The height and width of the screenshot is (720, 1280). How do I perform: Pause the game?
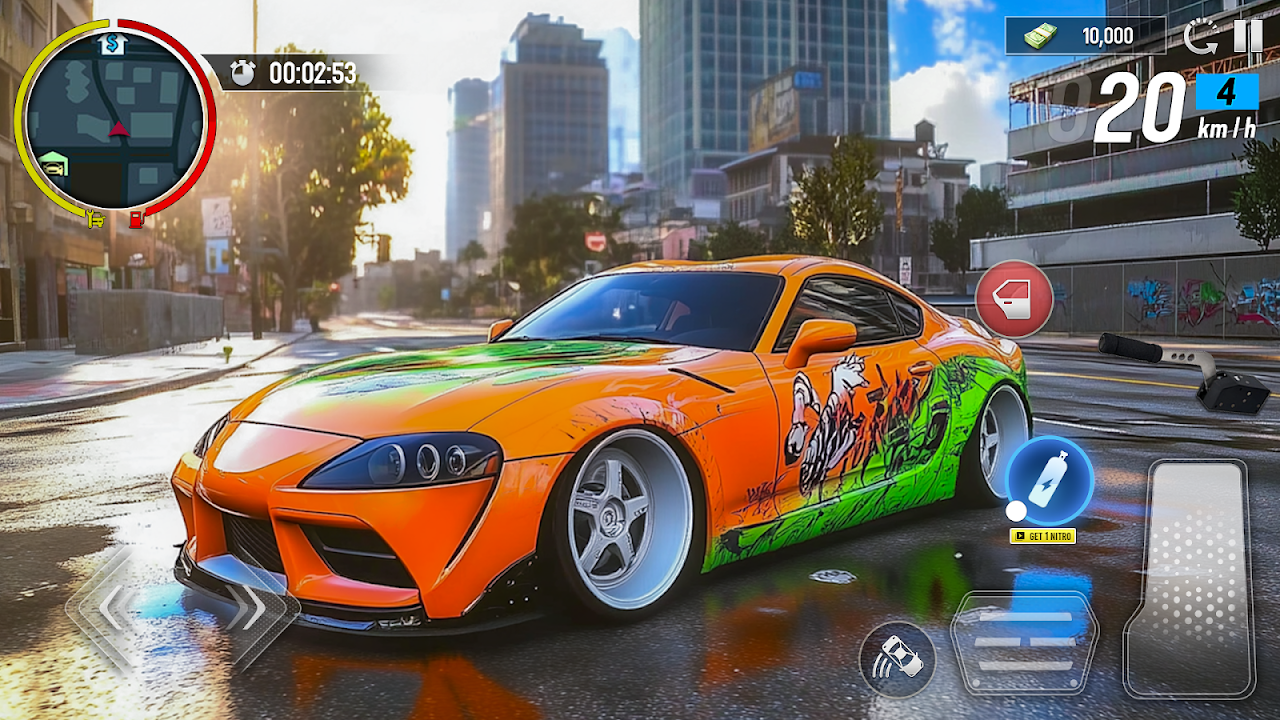(x=1248, y=36)
